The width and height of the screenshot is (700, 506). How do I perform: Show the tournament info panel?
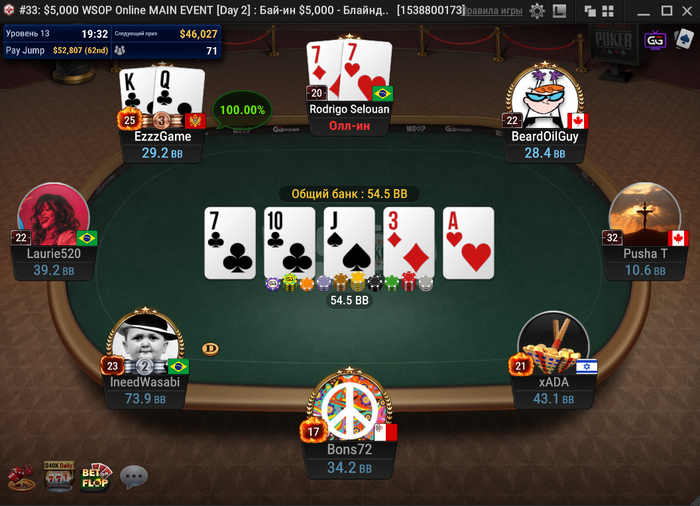110,41
